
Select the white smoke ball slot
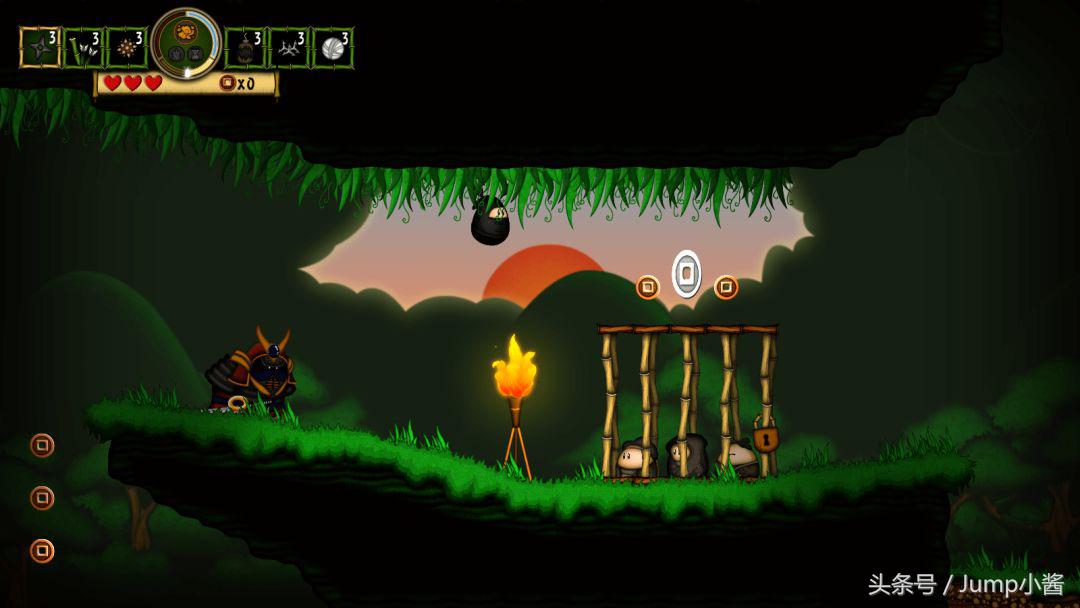pos(332,47)
